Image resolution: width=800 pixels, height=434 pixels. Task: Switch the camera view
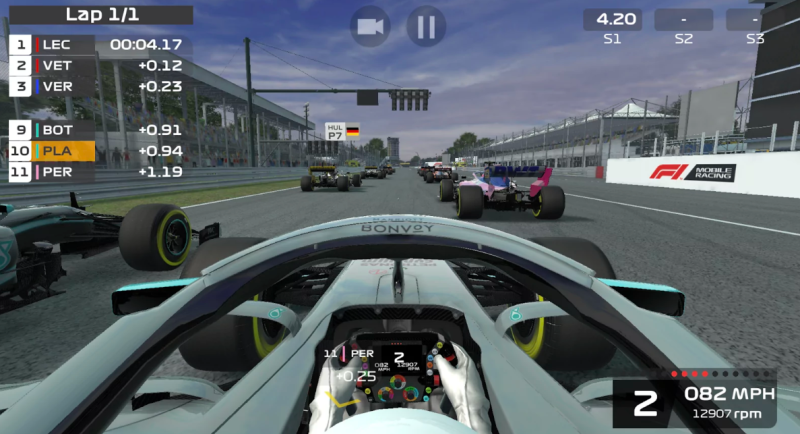pos(370,26)
